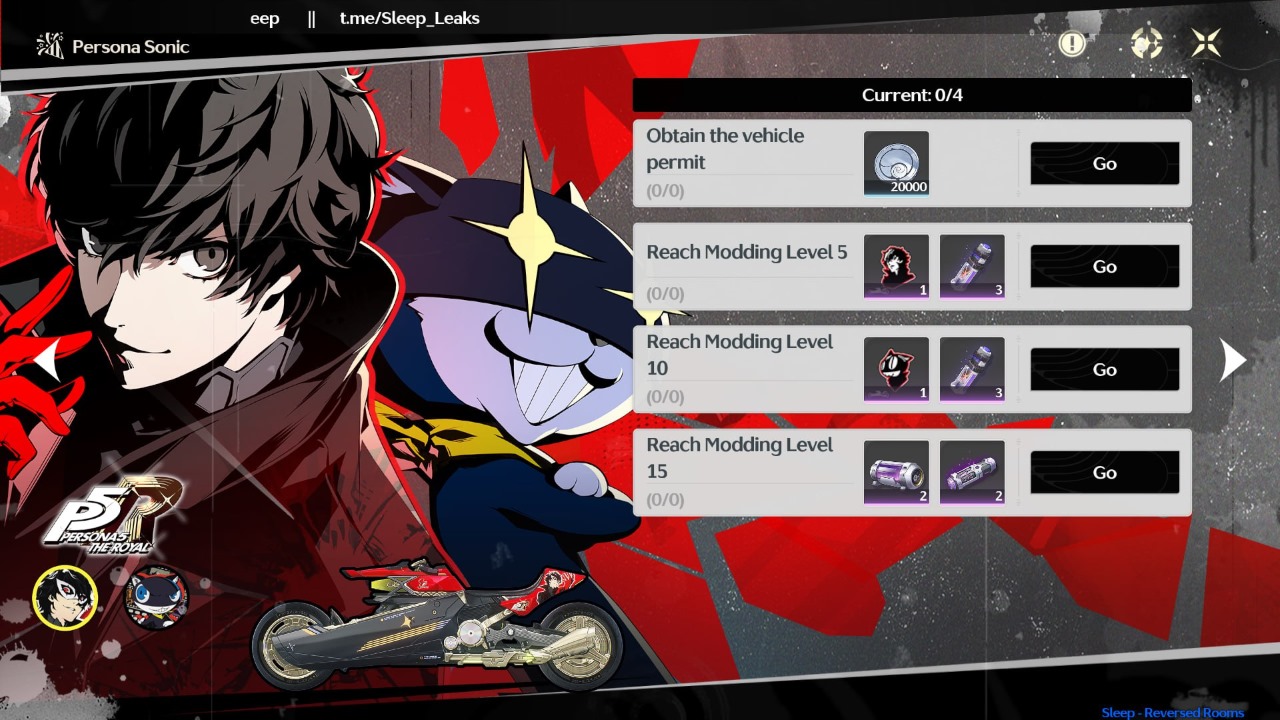
Task: Open the exclamation alert icon near top right
Action: click(x=1072, y=43)
